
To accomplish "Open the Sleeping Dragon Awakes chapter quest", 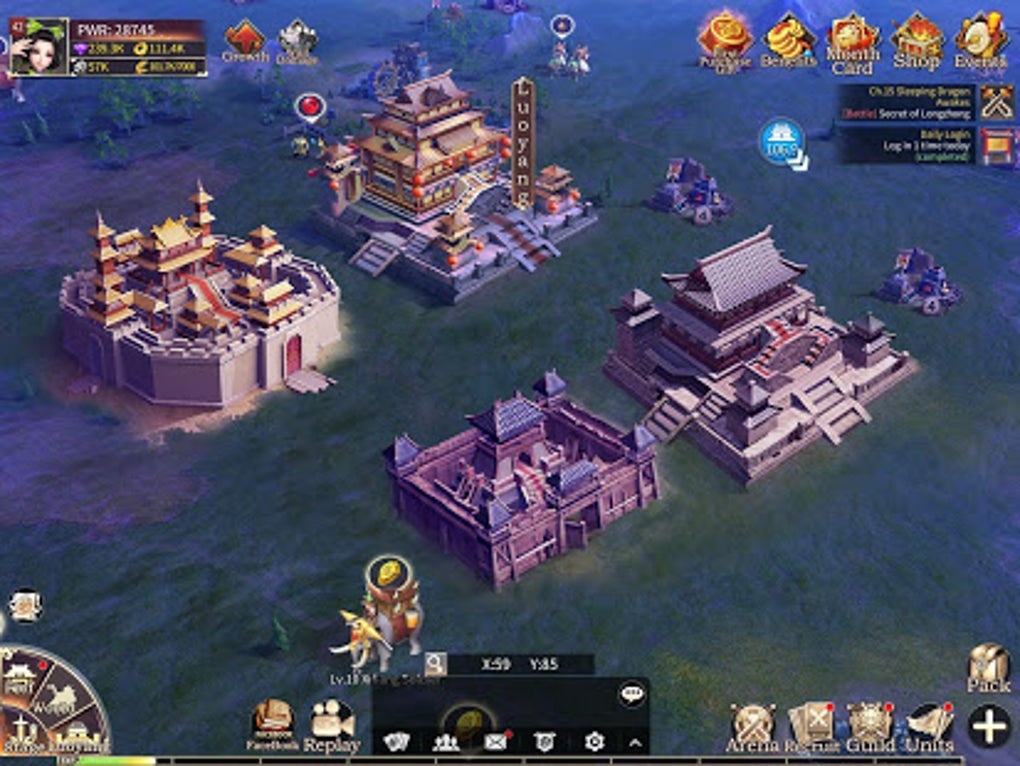I will pyautogui.click(x=908, y=103).
